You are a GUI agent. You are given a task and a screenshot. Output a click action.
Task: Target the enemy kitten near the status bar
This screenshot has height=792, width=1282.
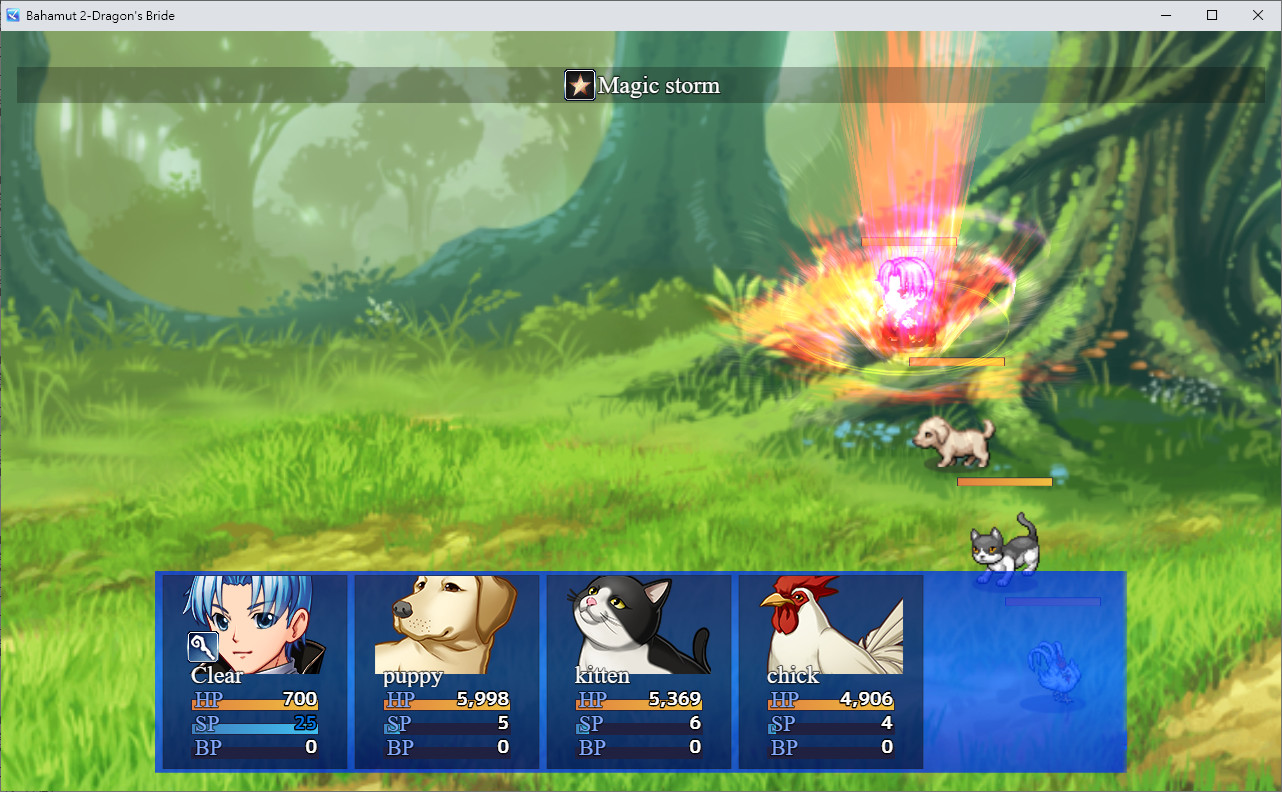1005,550
